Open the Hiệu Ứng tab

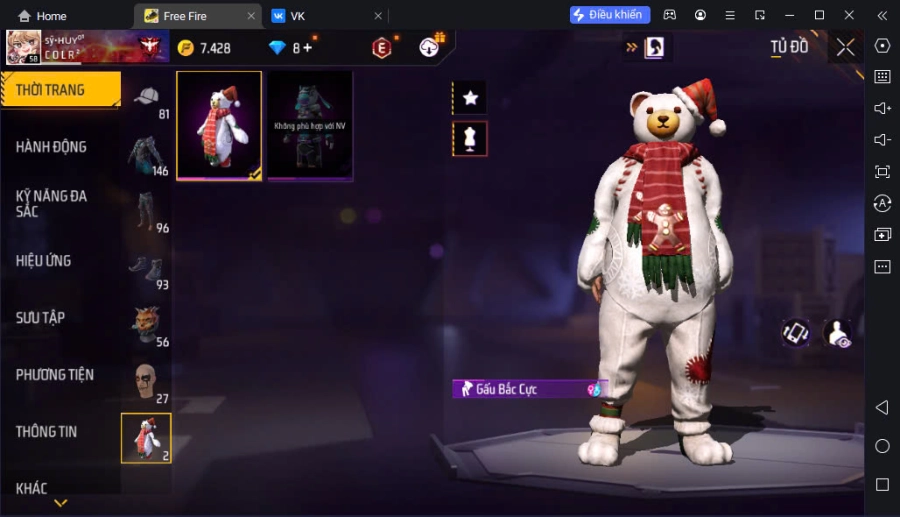[x=43, y=261]
